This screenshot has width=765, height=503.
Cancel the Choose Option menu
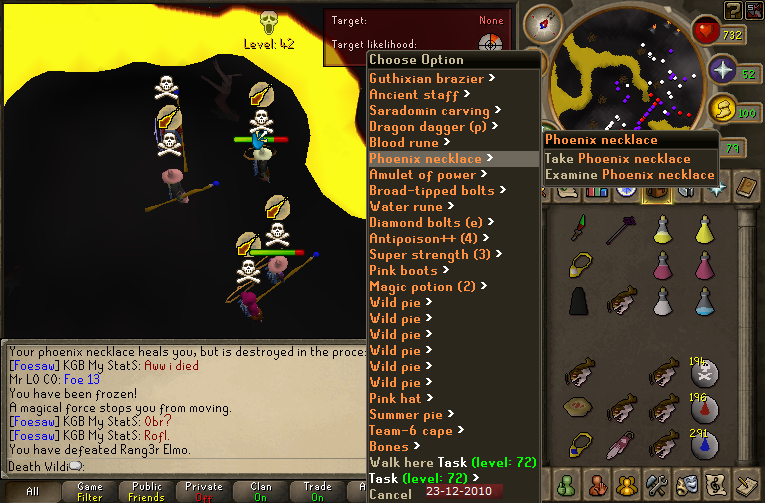coord(390,494)
